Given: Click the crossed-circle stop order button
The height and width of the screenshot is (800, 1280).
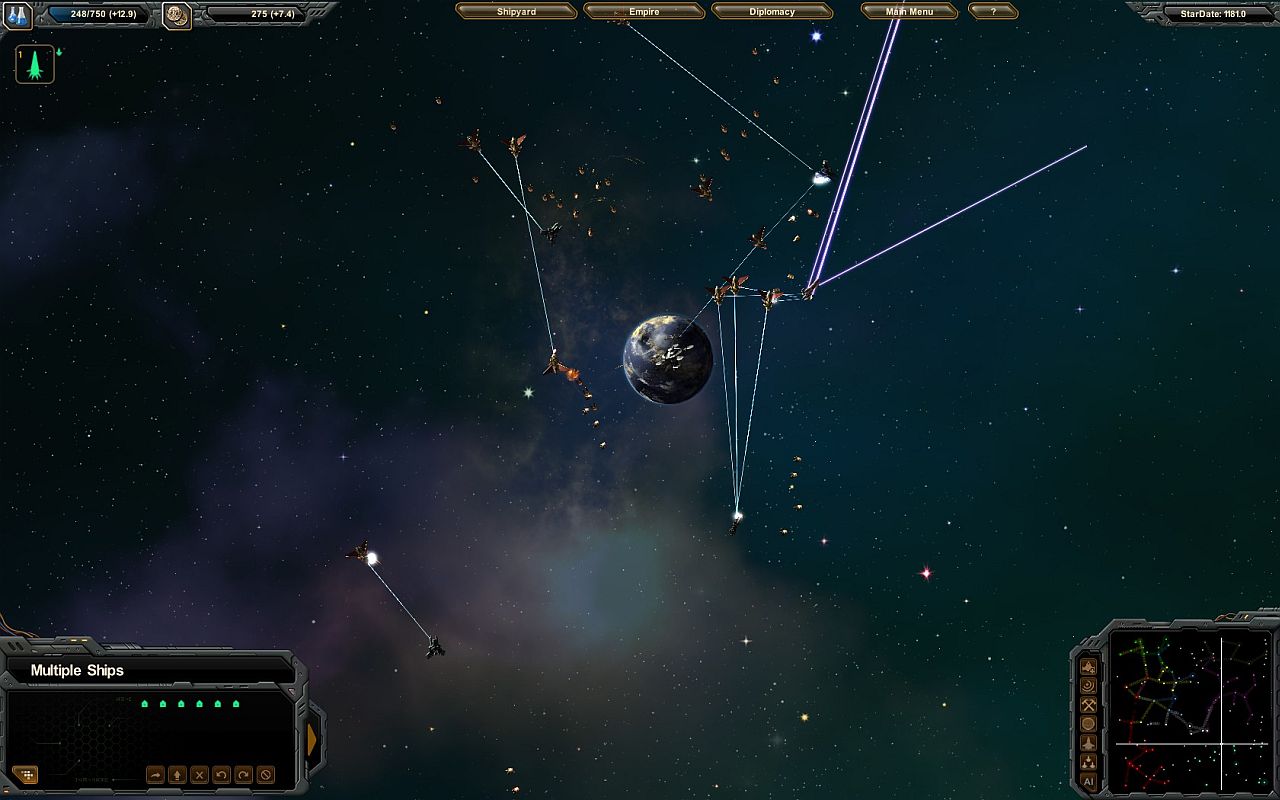Looking at the screenshot, I should tap(266, 775).
